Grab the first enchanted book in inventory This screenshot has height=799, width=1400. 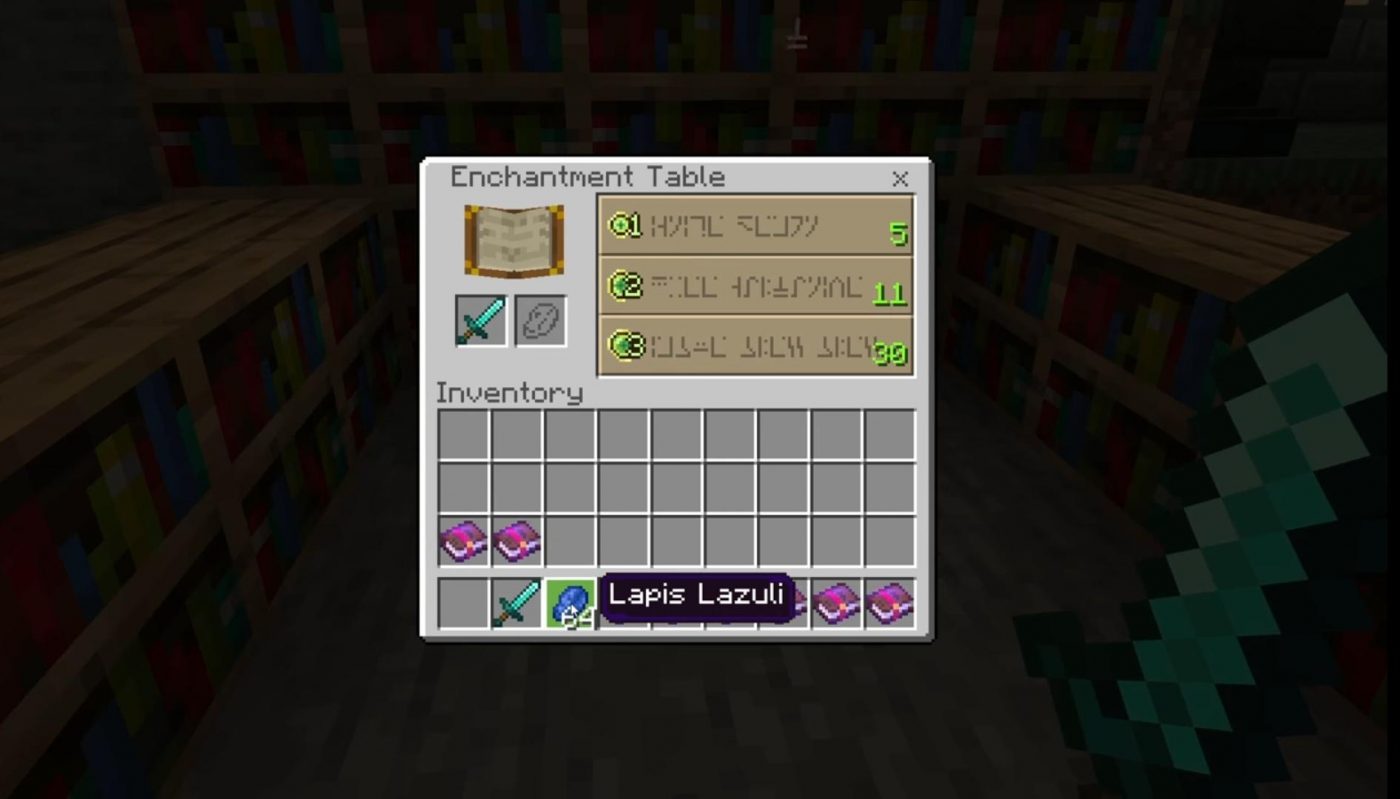(464, 541)
